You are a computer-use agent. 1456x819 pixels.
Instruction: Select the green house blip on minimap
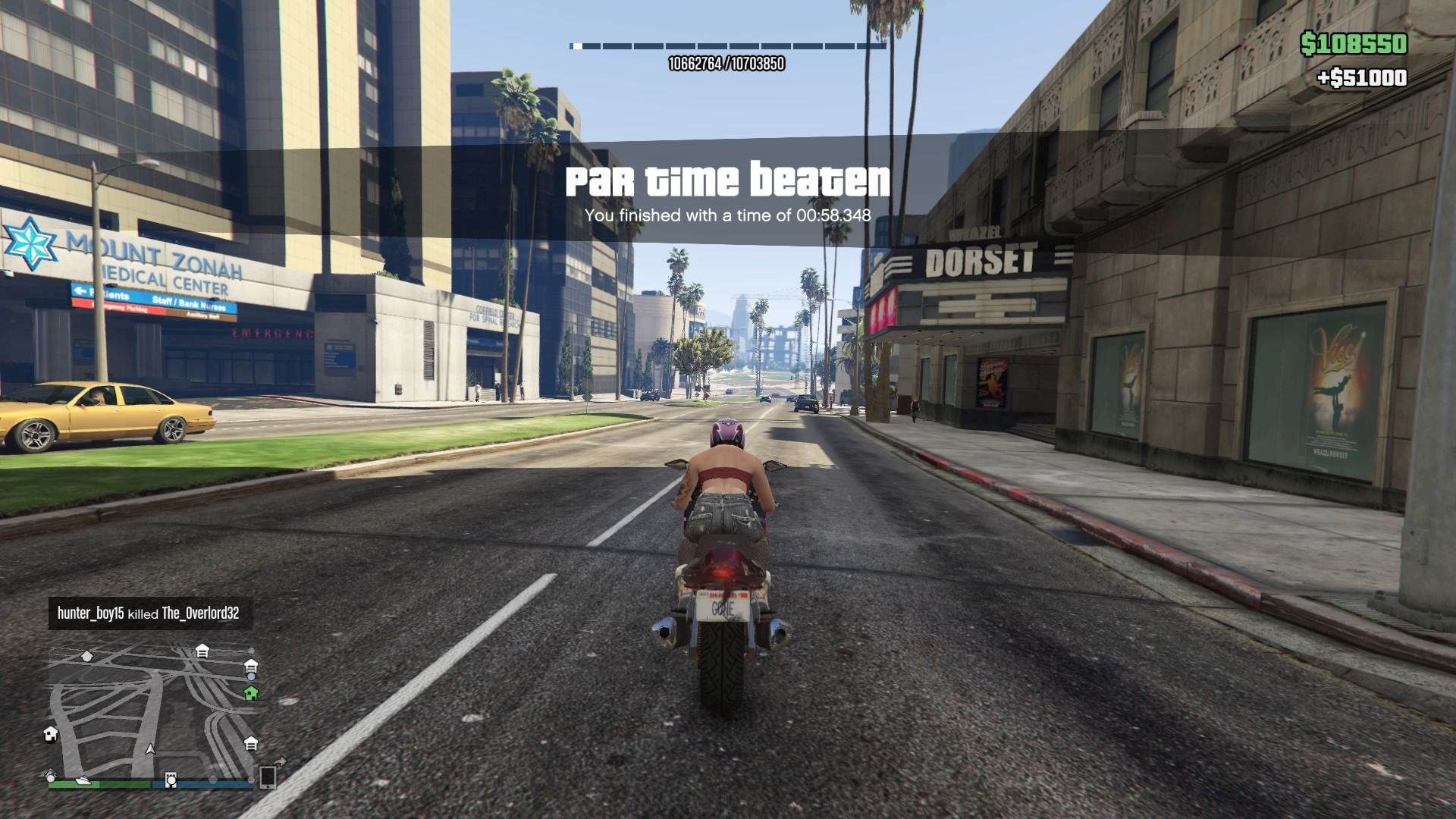[251, 693]
